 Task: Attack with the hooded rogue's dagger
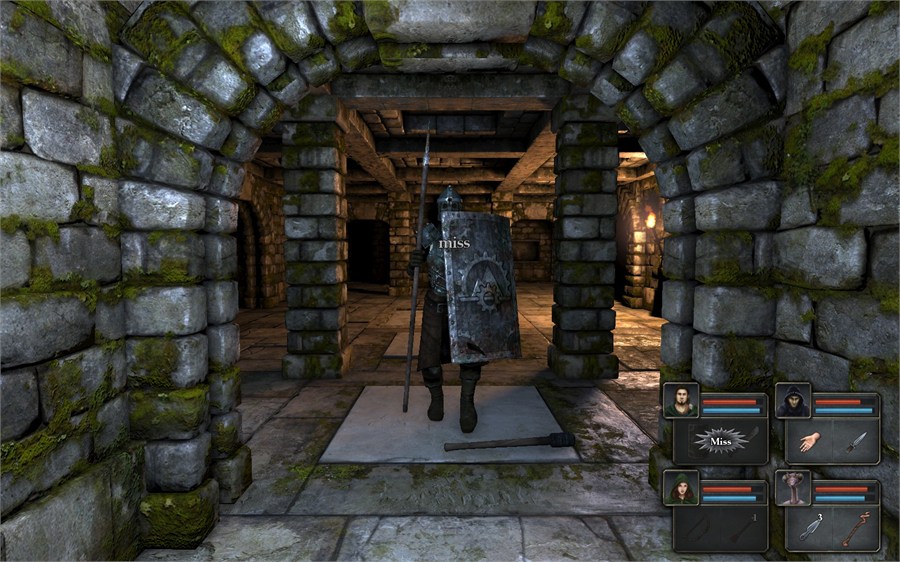coord(855,441)
